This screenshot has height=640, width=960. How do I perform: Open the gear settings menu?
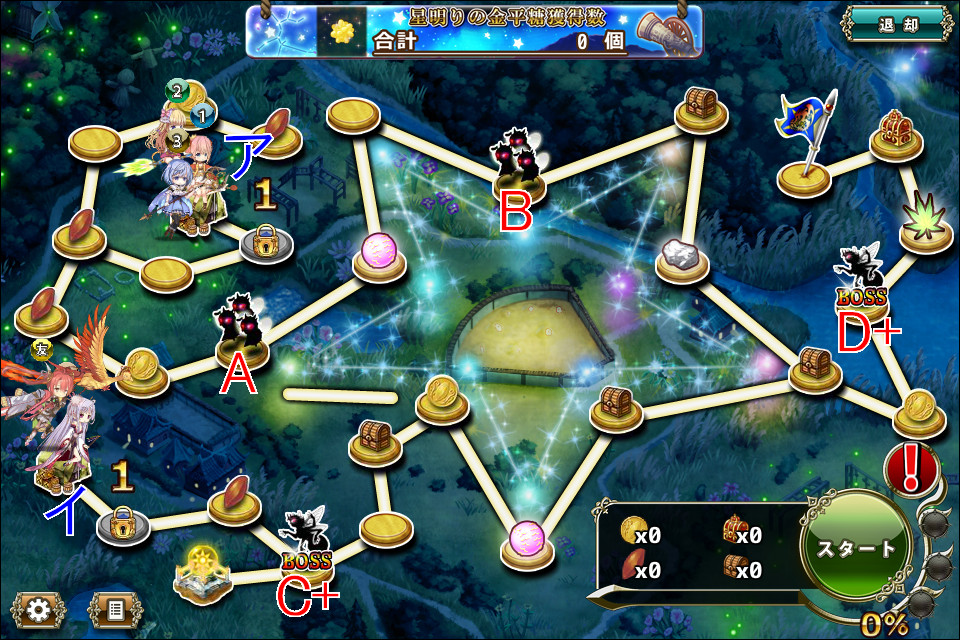[x=39, y=609]
